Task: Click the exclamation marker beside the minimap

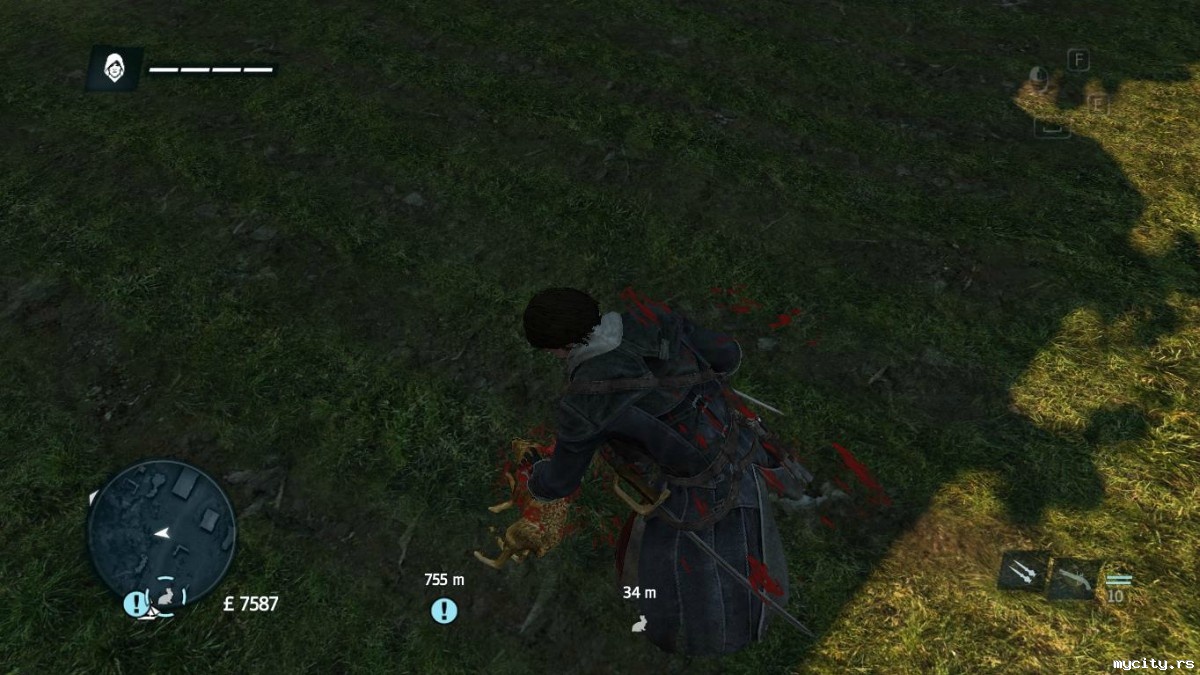Action: tap(136, 604)
